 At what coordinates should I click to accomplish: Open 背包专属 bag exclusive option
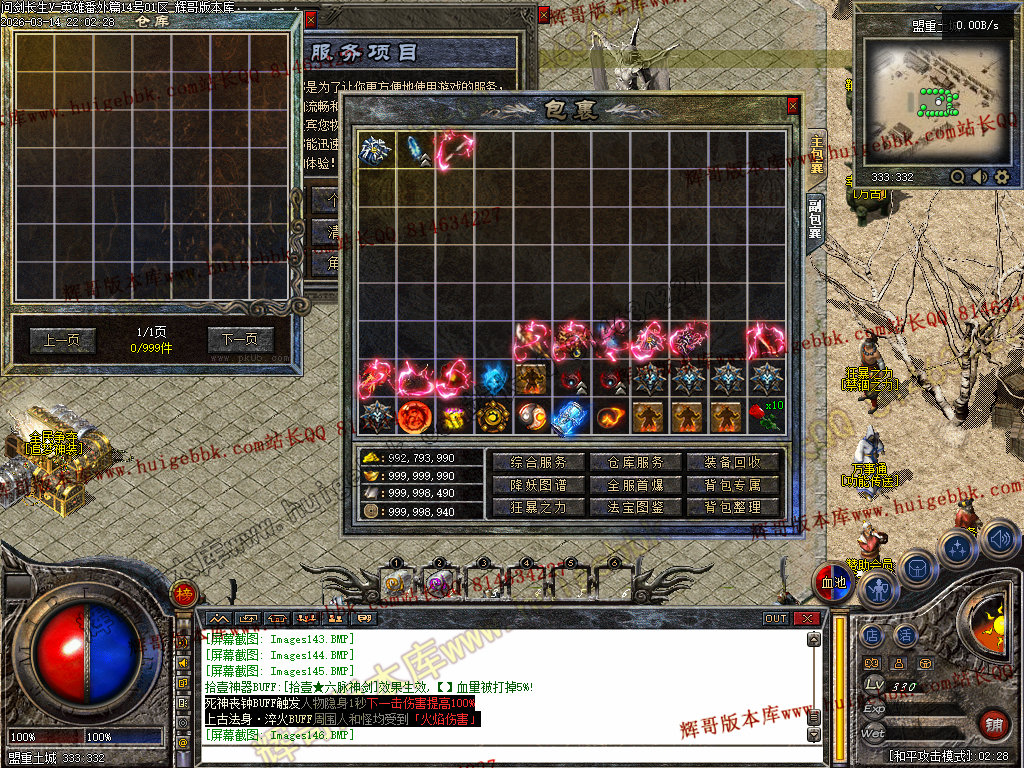(x=733, y=485)
